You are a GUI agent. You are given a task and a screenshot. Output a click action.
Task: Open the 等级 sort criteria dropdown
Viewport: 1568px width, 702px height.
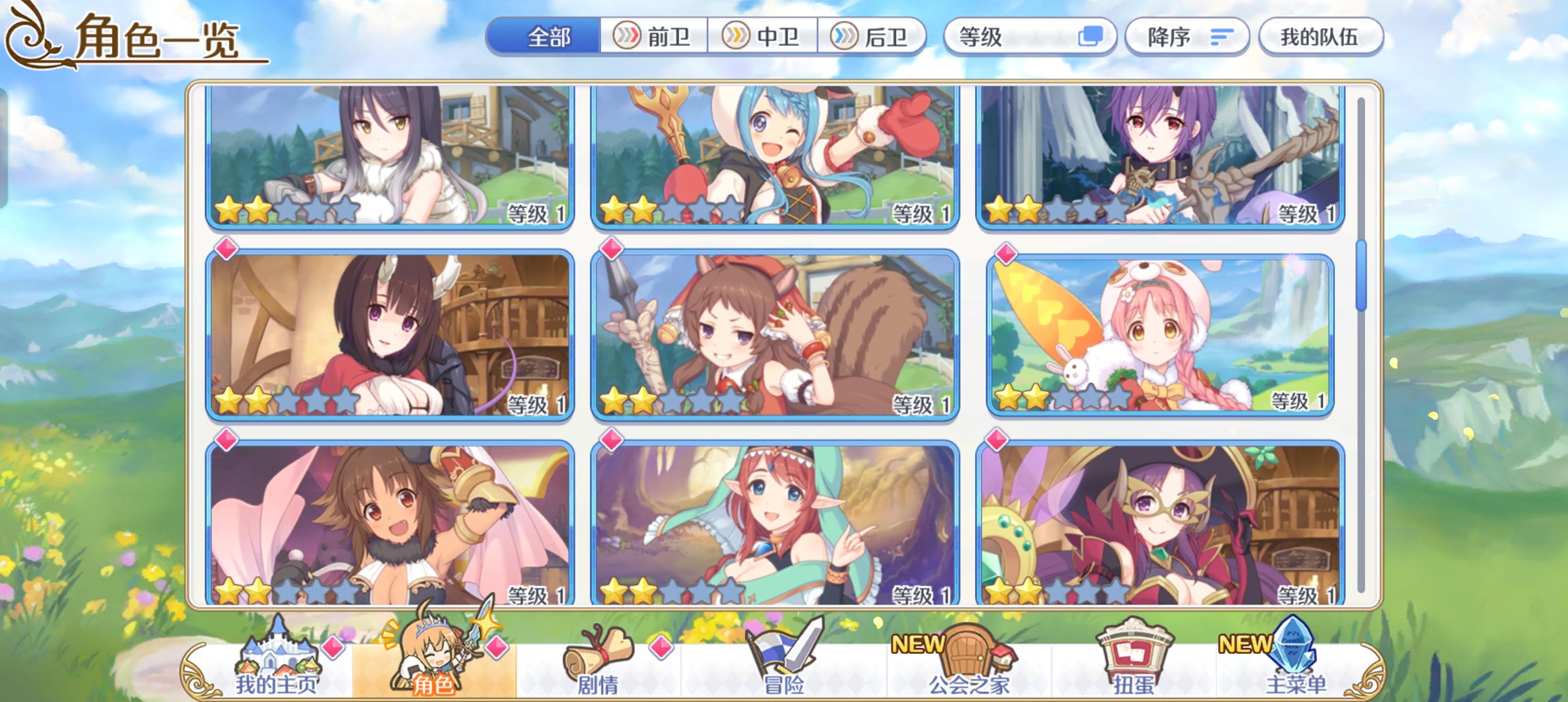[x=1029, y=37]
